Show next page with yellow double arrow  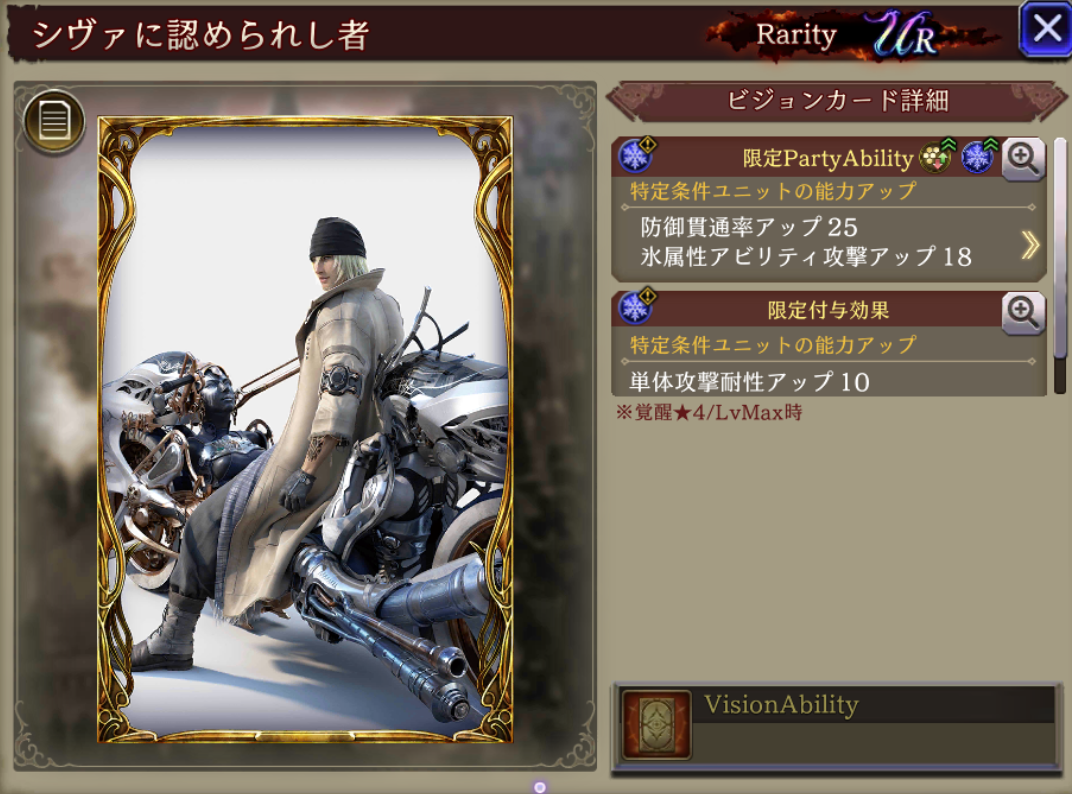coord(1030,245)
